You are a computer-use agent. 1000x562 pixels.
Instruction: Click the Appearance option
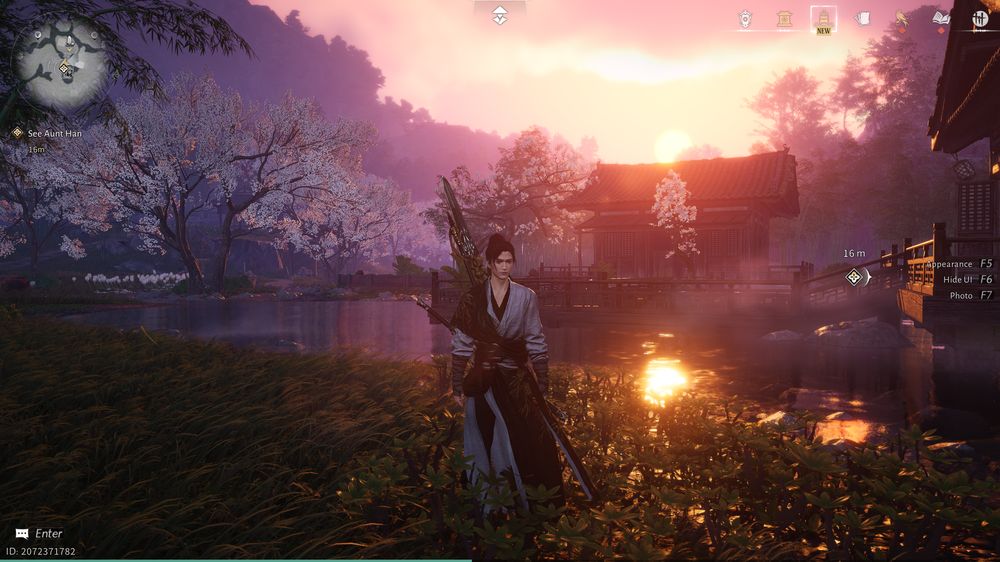[x=958, y=264]
